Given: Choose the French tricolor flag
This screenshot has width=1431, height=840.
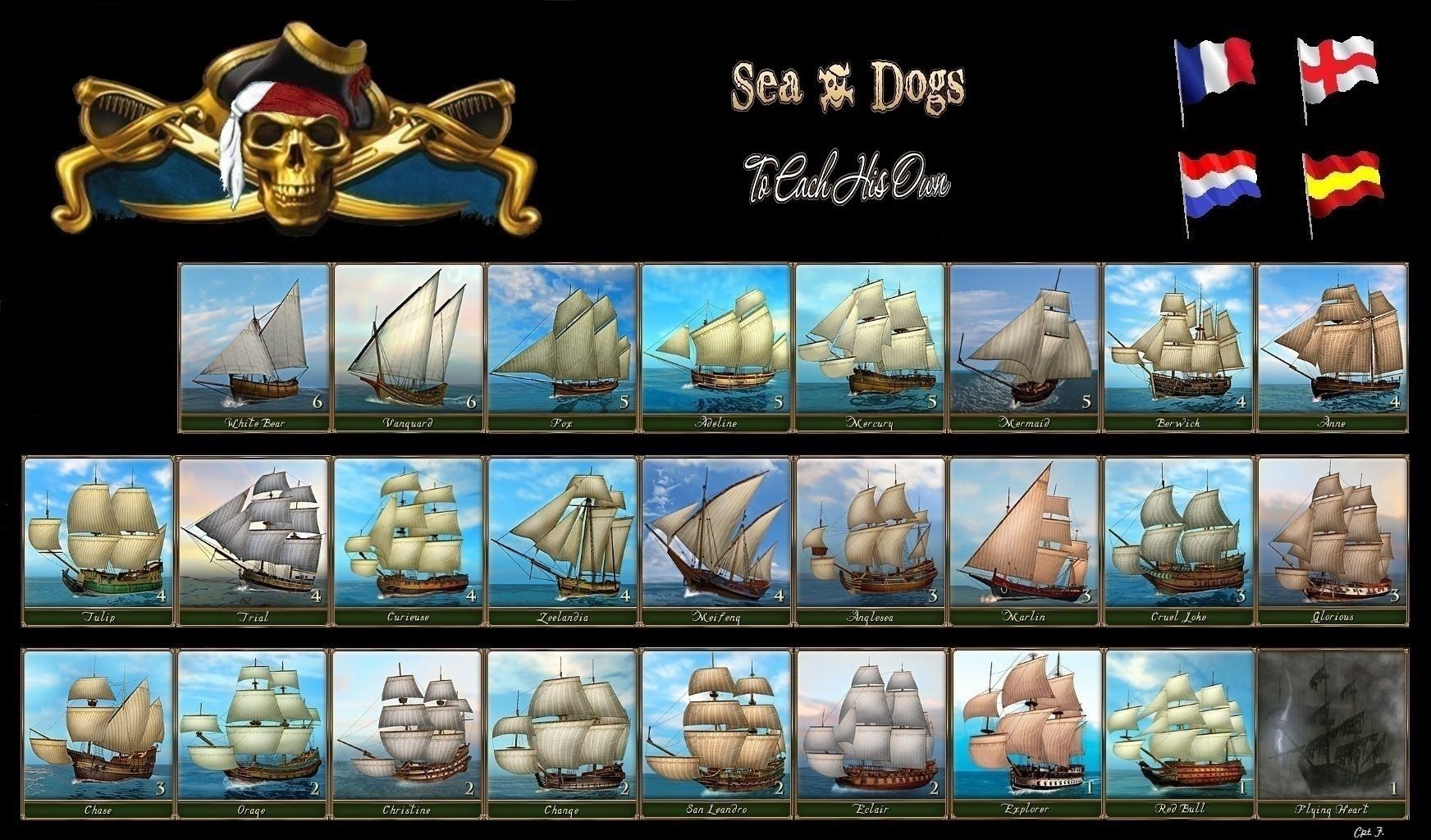Looking at the screenshot, I should (1214, 70).
